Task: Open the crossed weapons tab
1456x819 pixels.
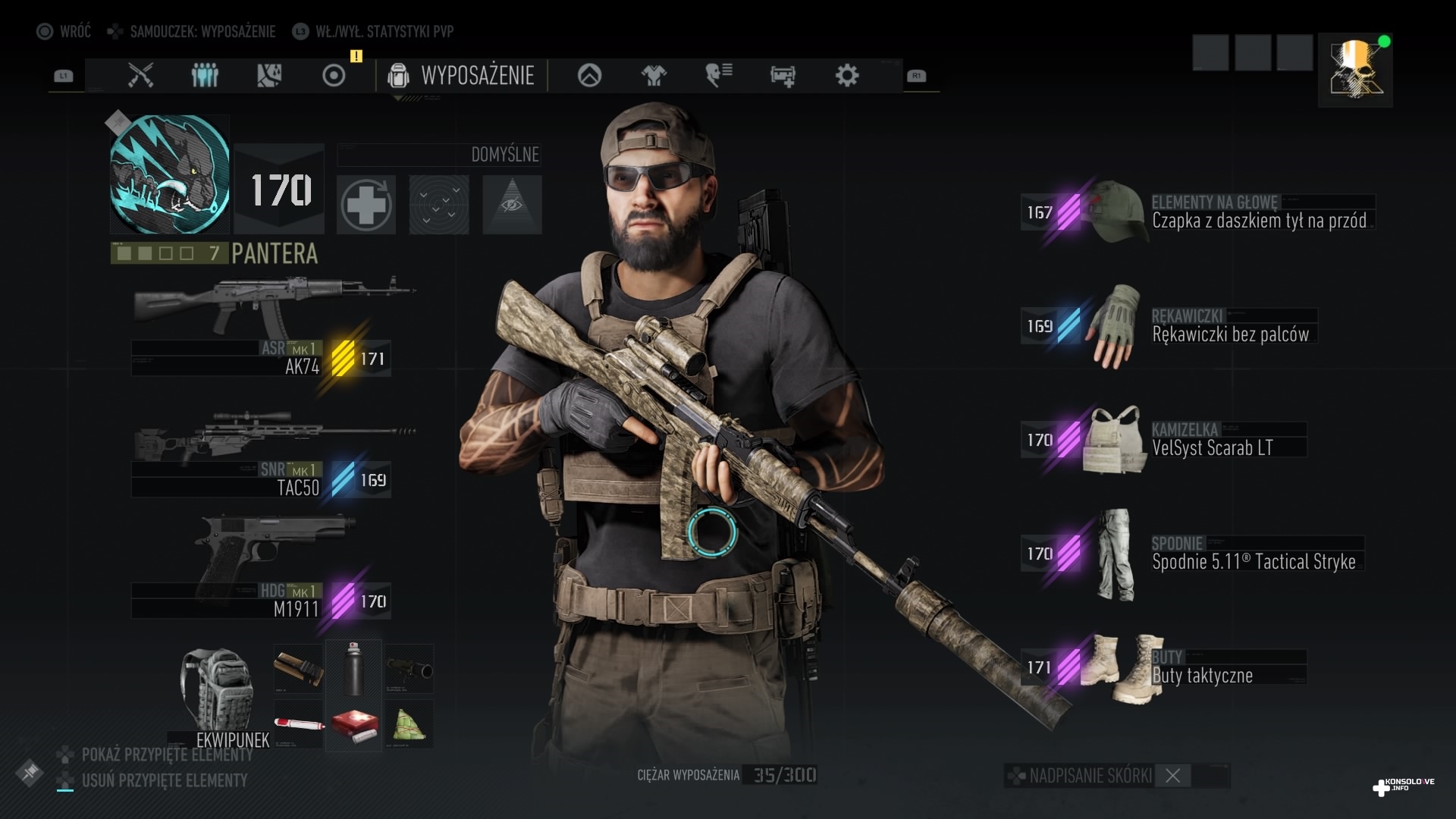Action: coord(140,75)
